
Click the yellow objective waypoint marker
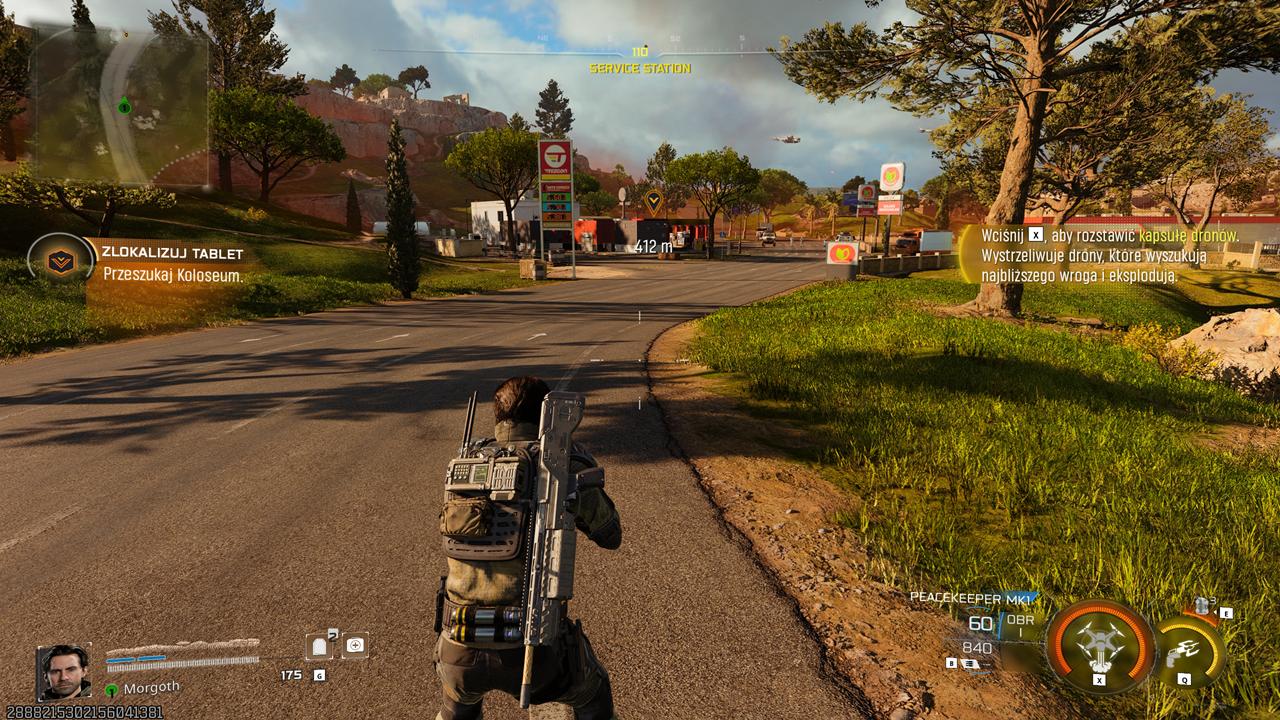(653, 202)
